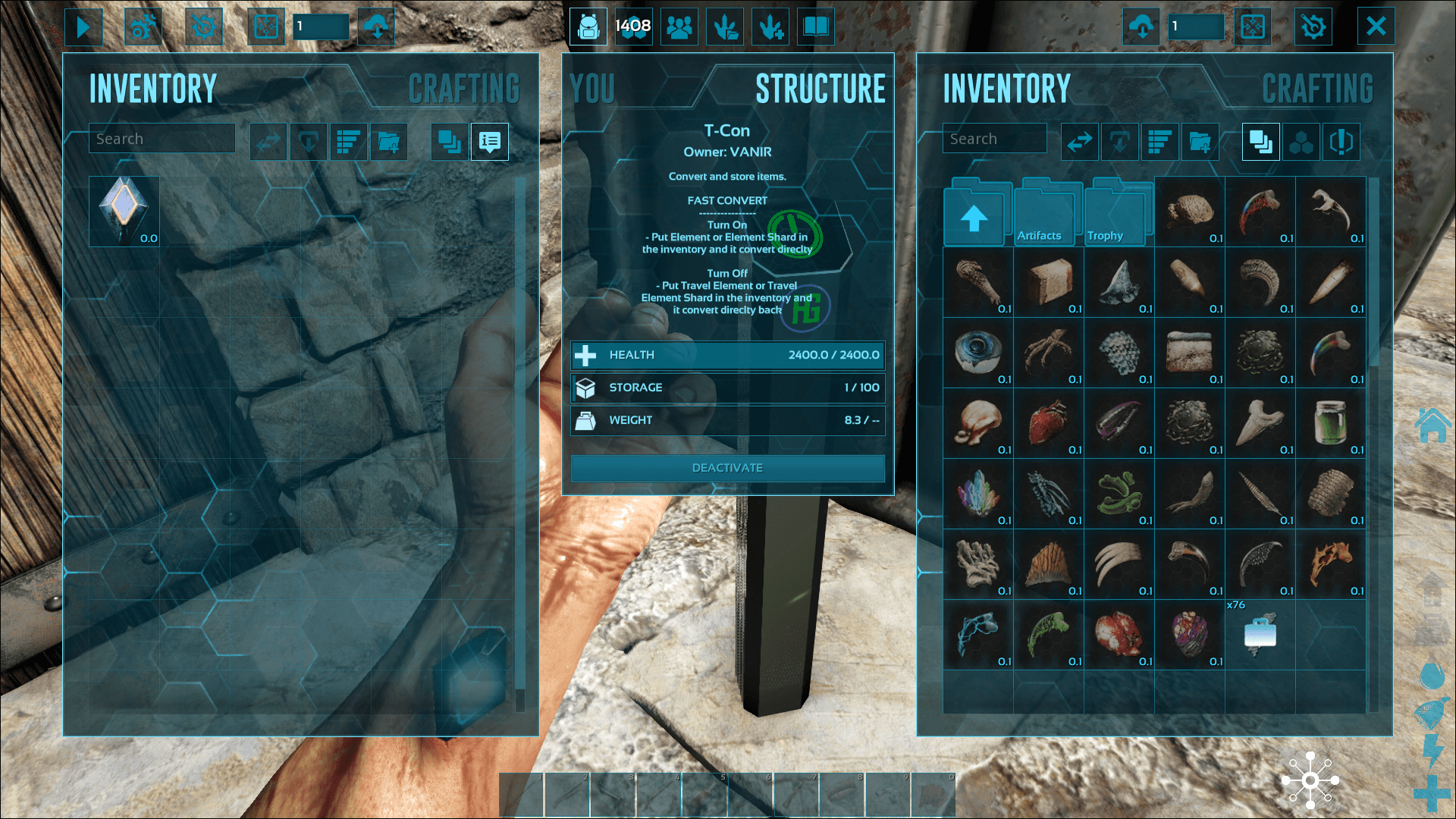Select the x76 blueprint item slot

click(x=1260, y=635)
